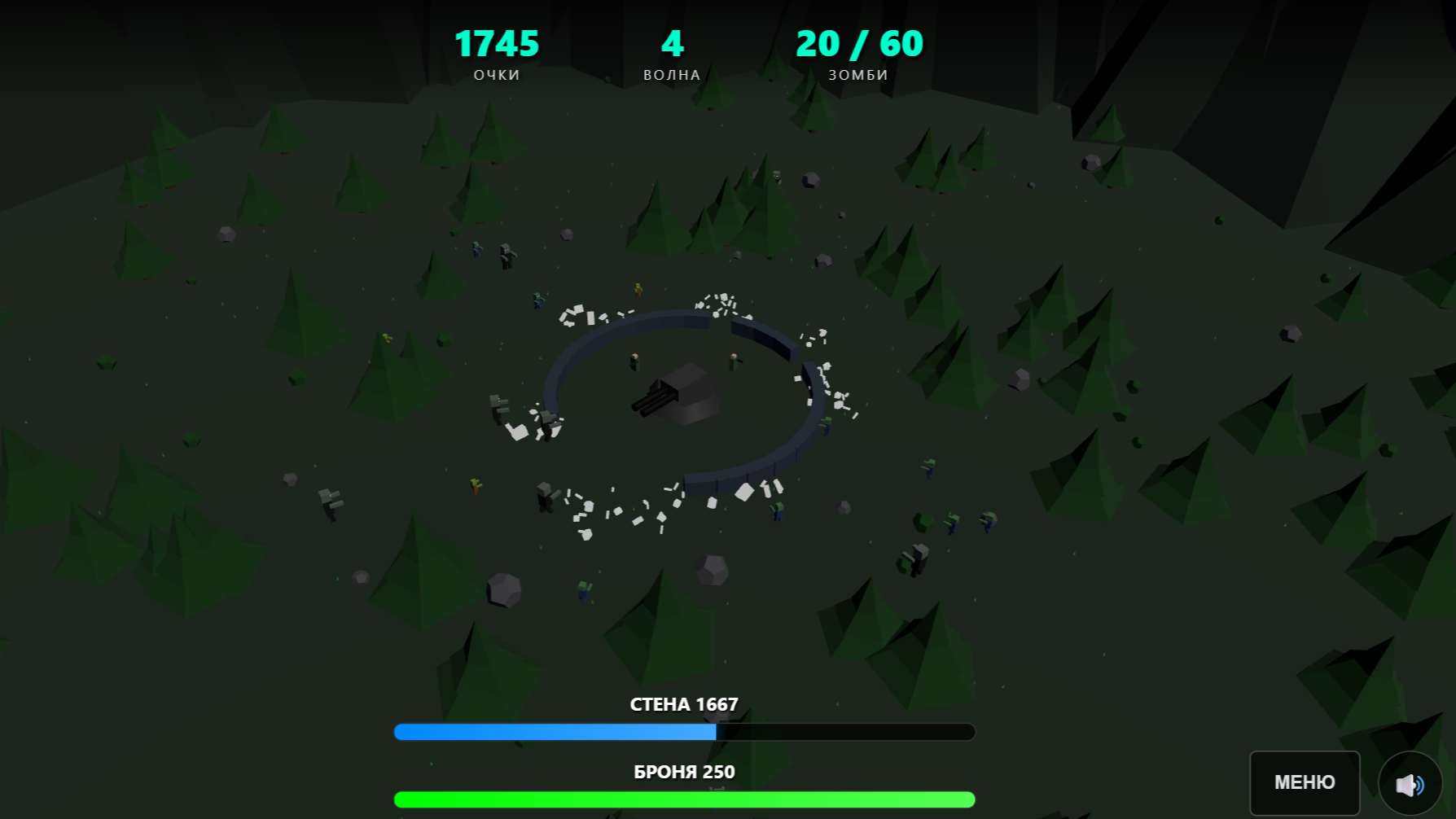Click the green armor progress bar
Screen dimensions: 1456x819
point(683,799)
